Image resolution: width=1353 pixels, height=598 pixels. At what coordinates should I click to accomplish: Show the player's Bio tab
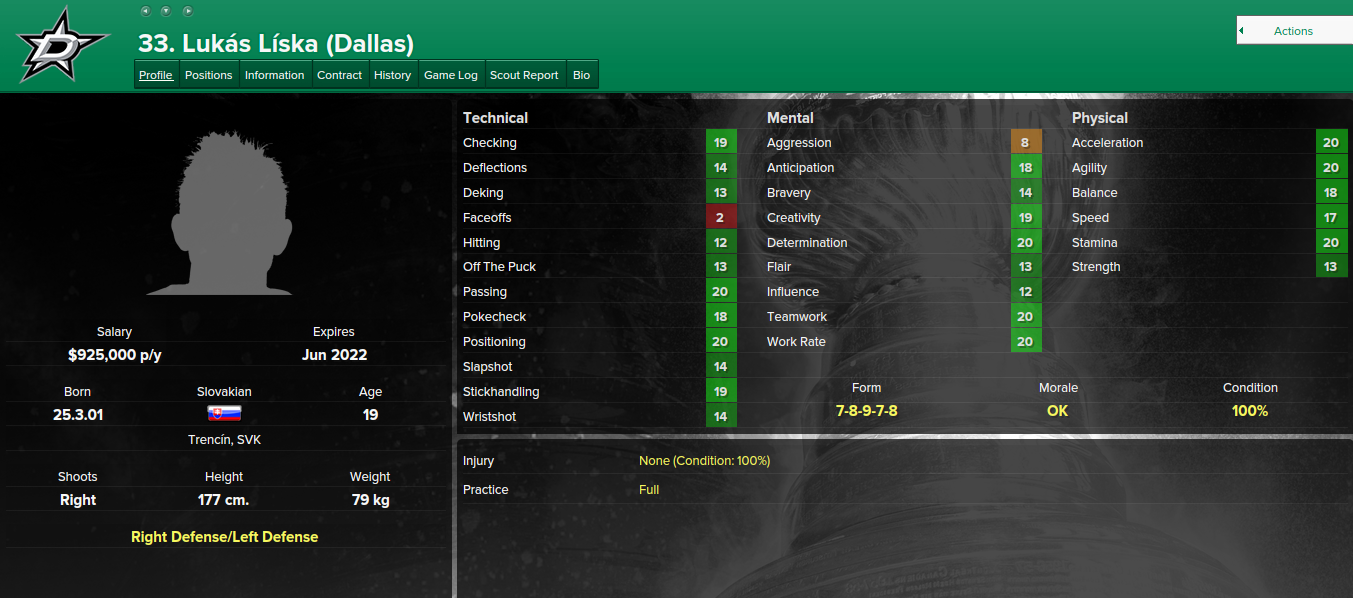pyautogui.click(x=581, y=75)
